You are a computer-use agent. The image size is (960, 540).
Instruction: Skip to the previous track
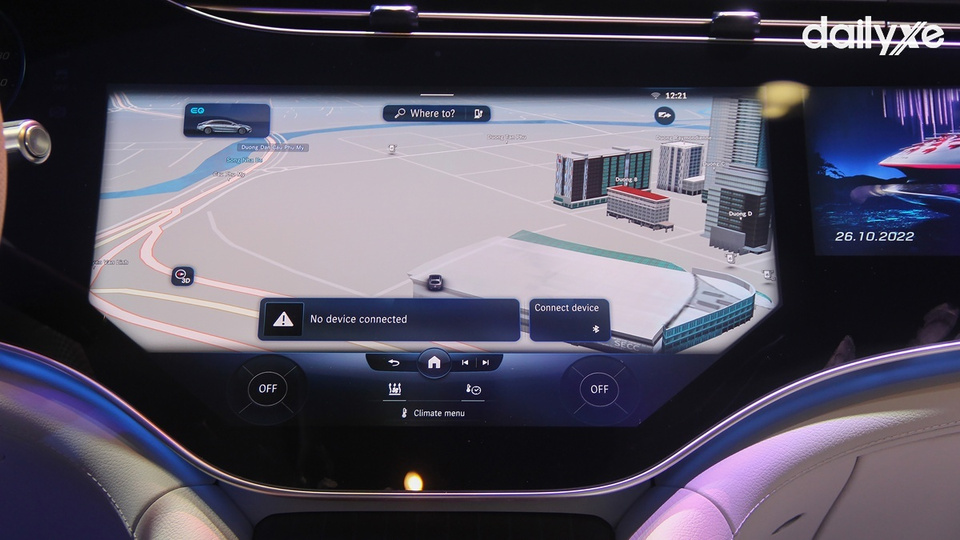pos(465,362)
